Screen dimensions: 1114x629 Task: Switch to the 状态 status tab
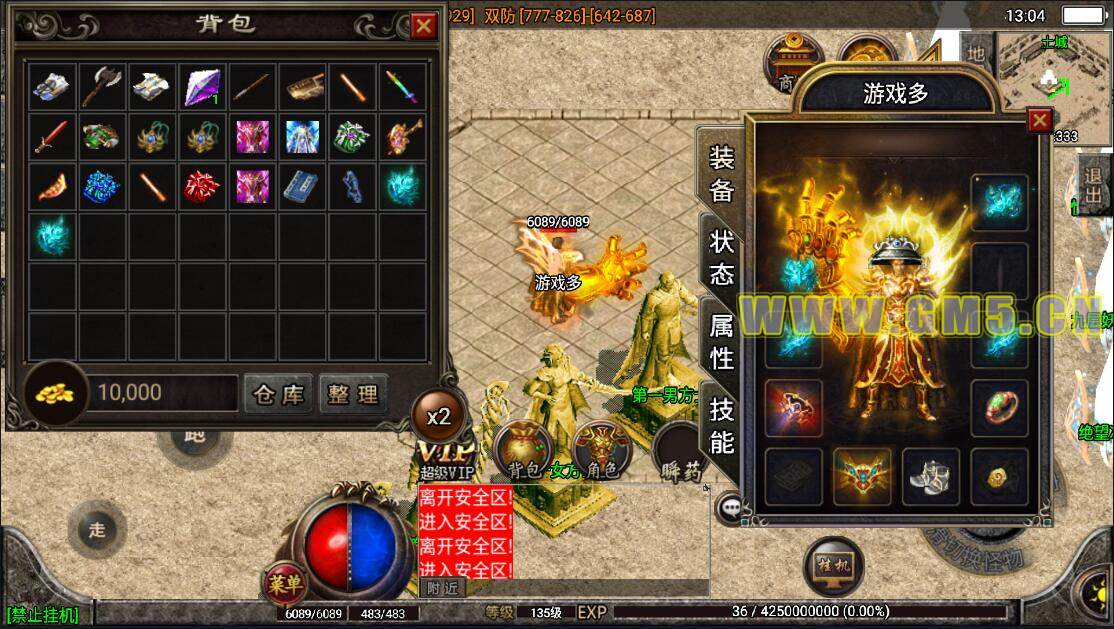721,257
